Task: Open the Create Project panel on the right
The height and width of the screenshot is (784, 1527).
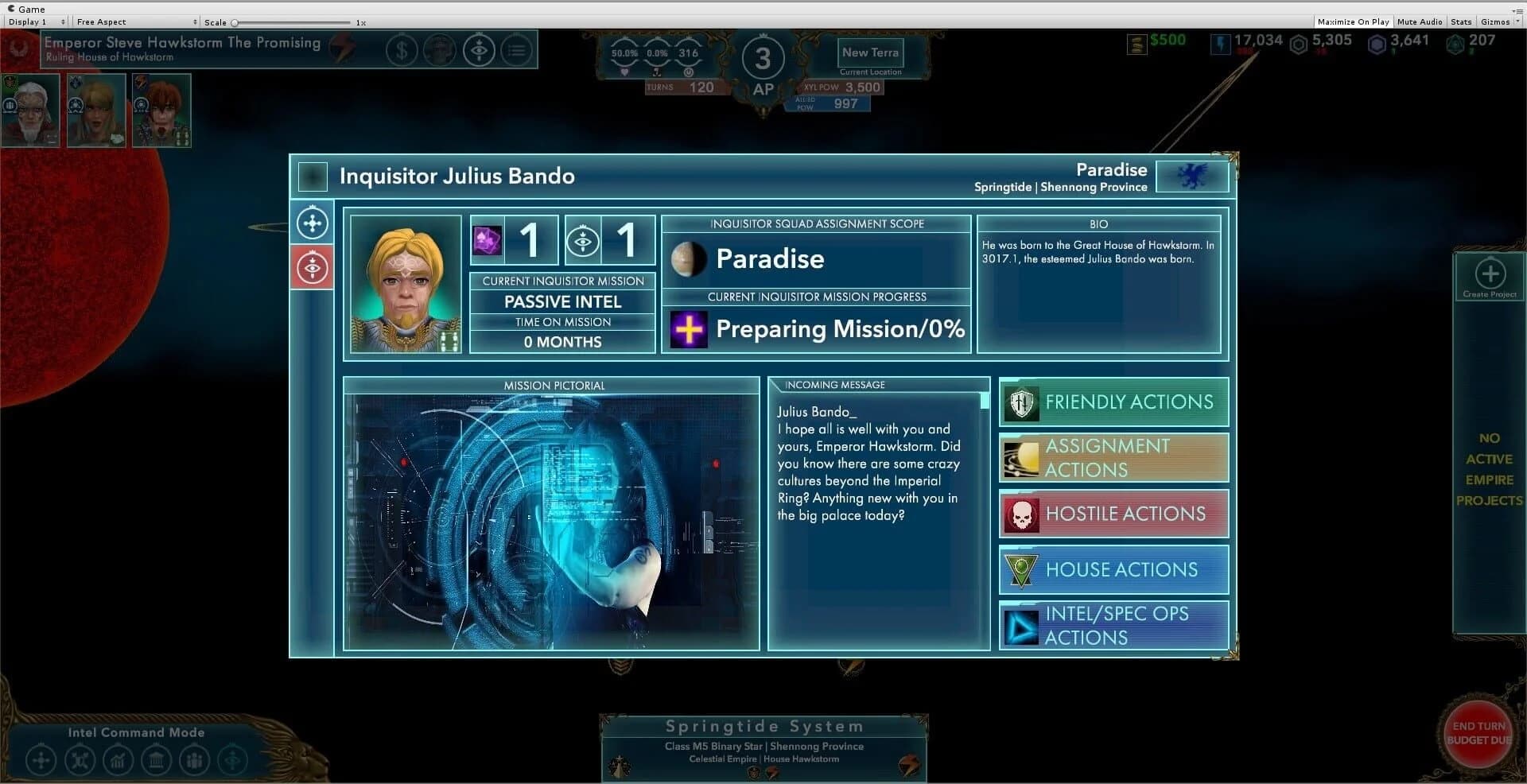Action: pyautogui.click(x=1489, y=275)
